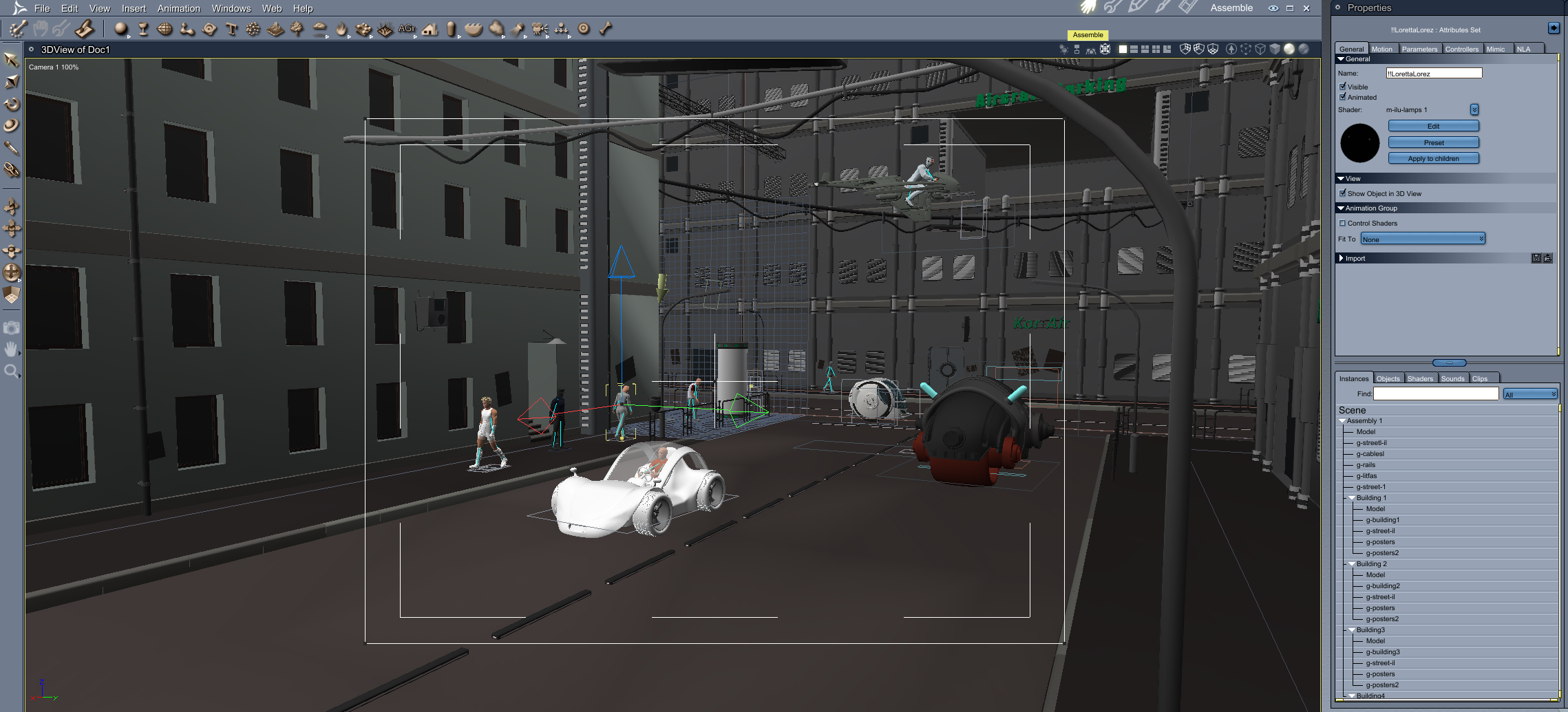This screenshot has height=712, width=1568.
Task: Apply shader to children
Action: click(x=1433, y=158)
